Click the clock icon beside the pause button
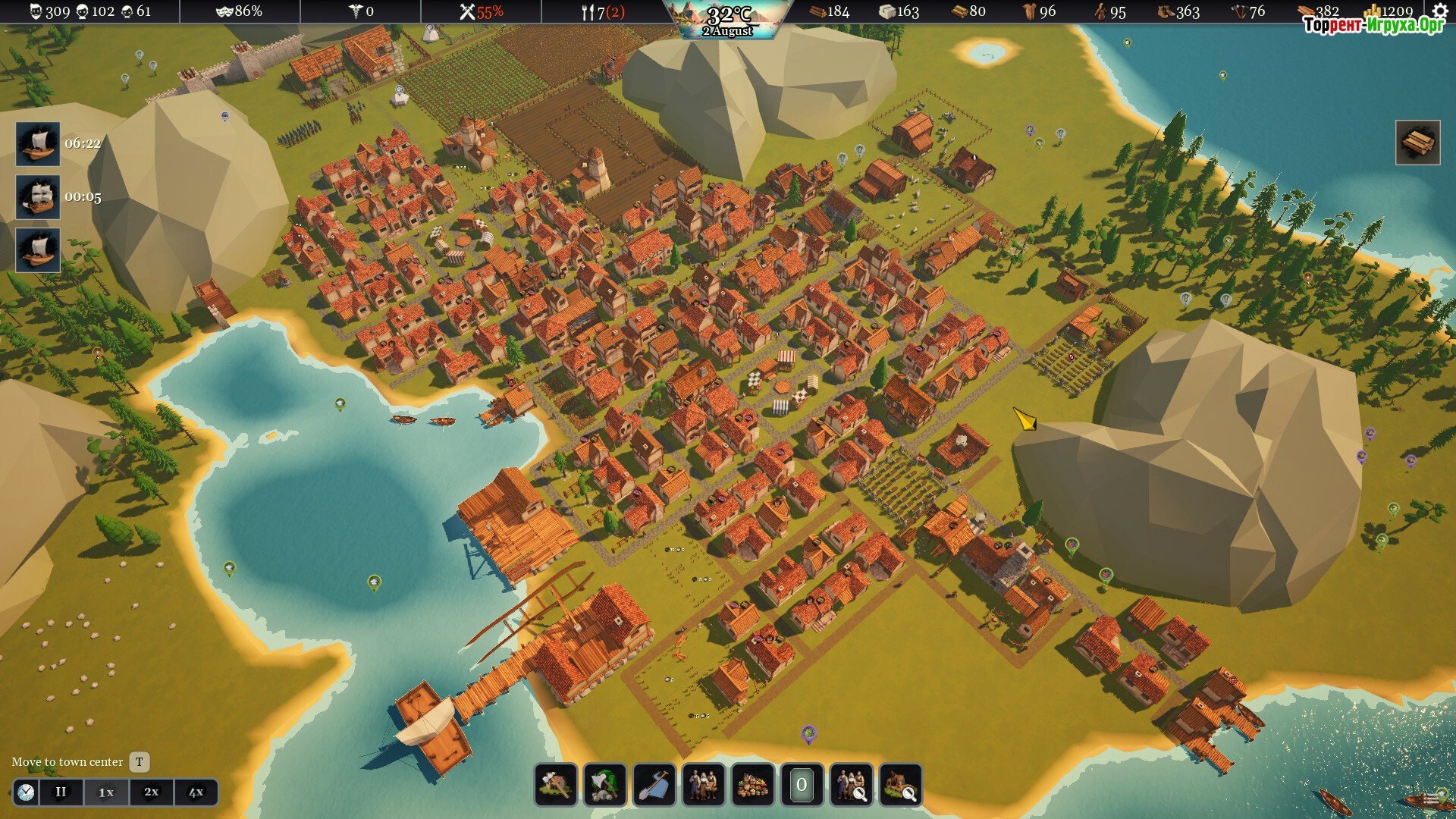This screenshot has height=819, width=1456. (x=26, y=792)
